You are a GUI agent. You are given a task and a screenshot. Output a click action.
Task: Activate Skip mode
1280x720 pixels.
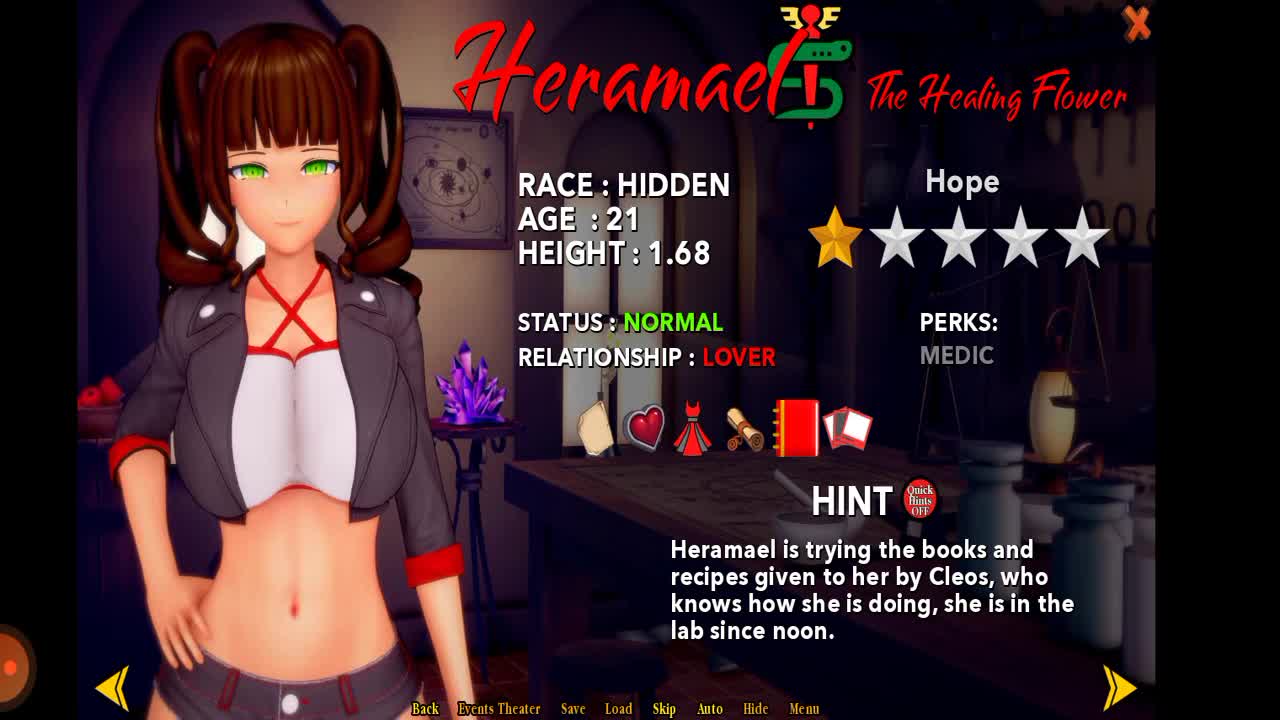click(x=664, y=708)
